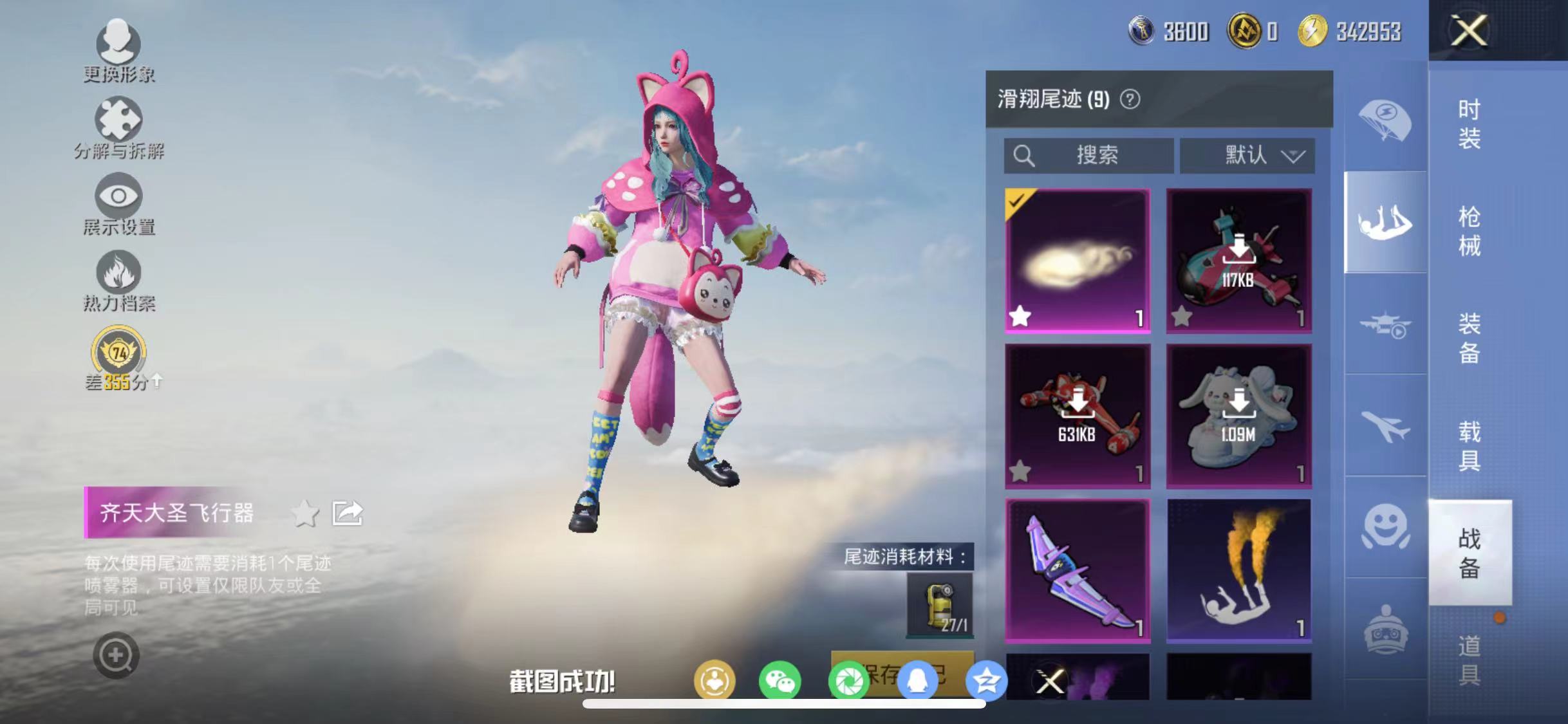Favorite 齐天大圣飞行器 using the star
The height and width of the screenshot is (724, 1568).
click(304, 514)
